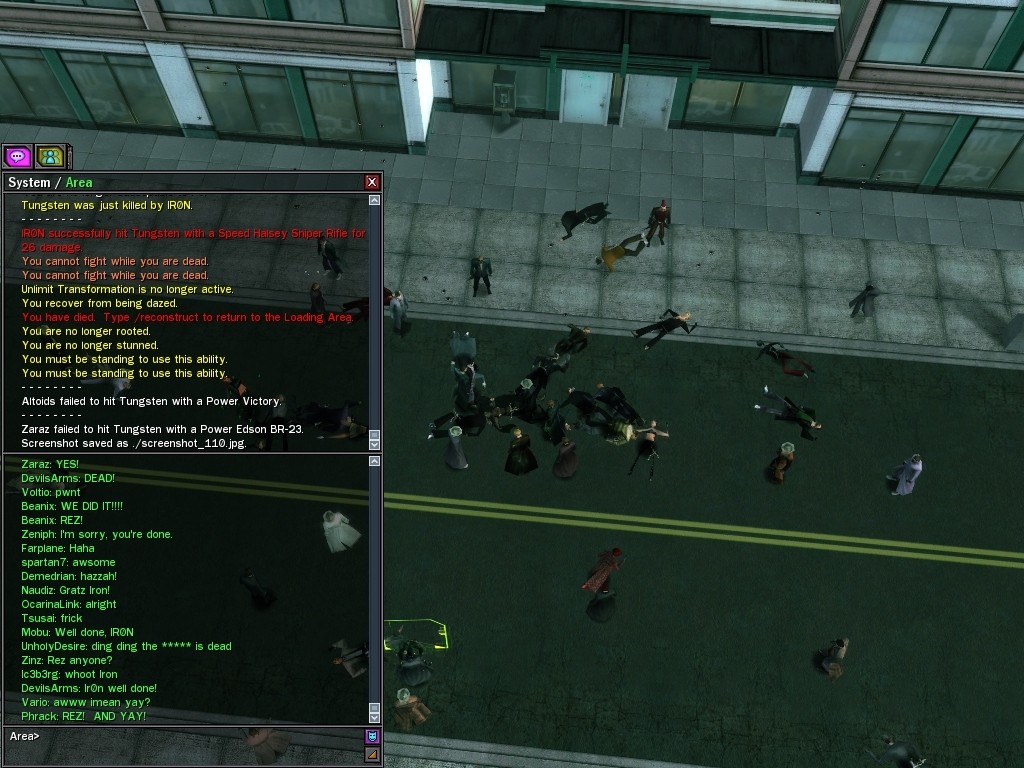Open the pink speech bubble chat icon

[x=17, y=156]
